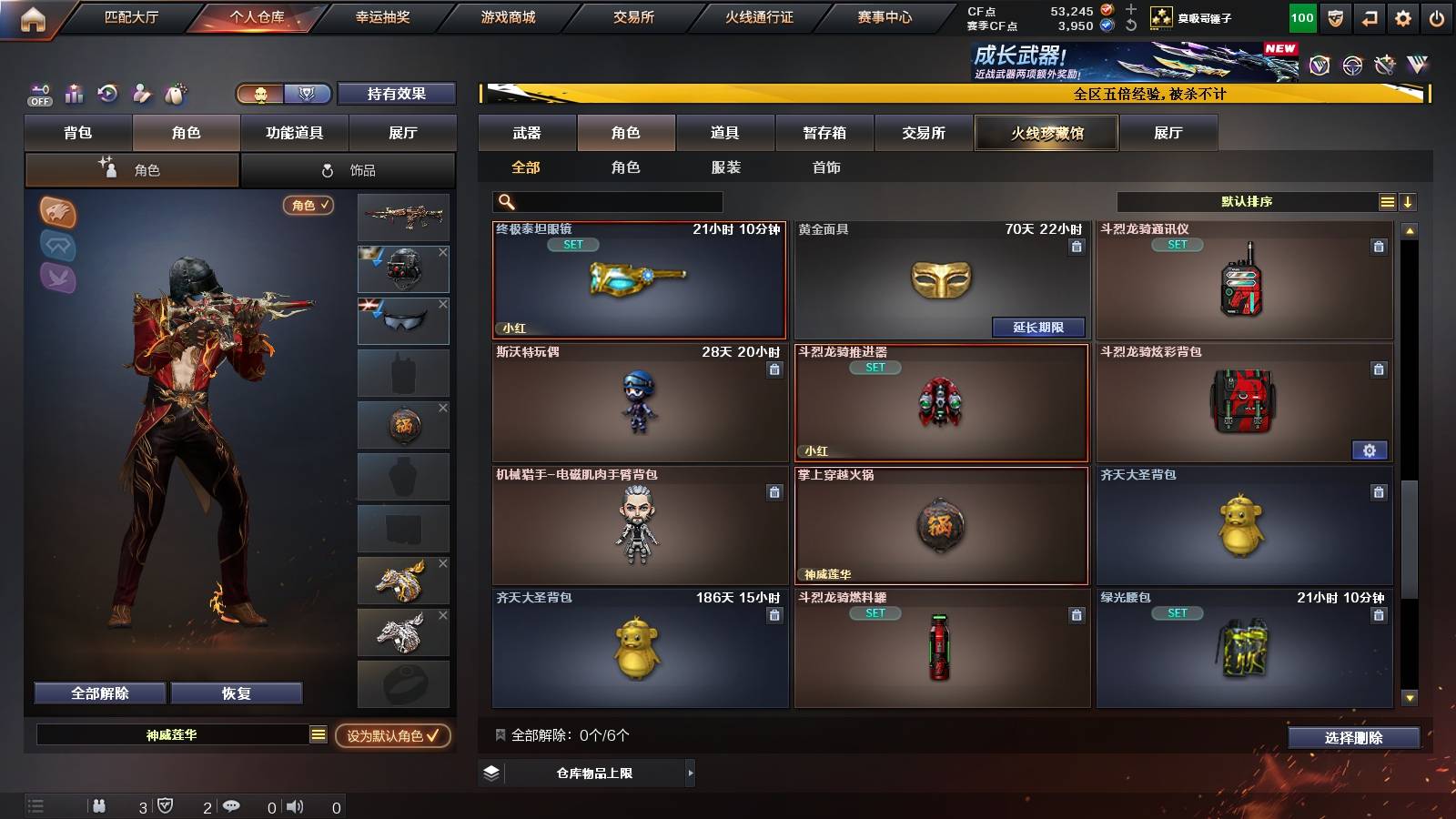Toggle the OFF key switch in left toolbar
Image resolution: width=1456 pixels, height=819 pixels.
[x=37, y=94]
